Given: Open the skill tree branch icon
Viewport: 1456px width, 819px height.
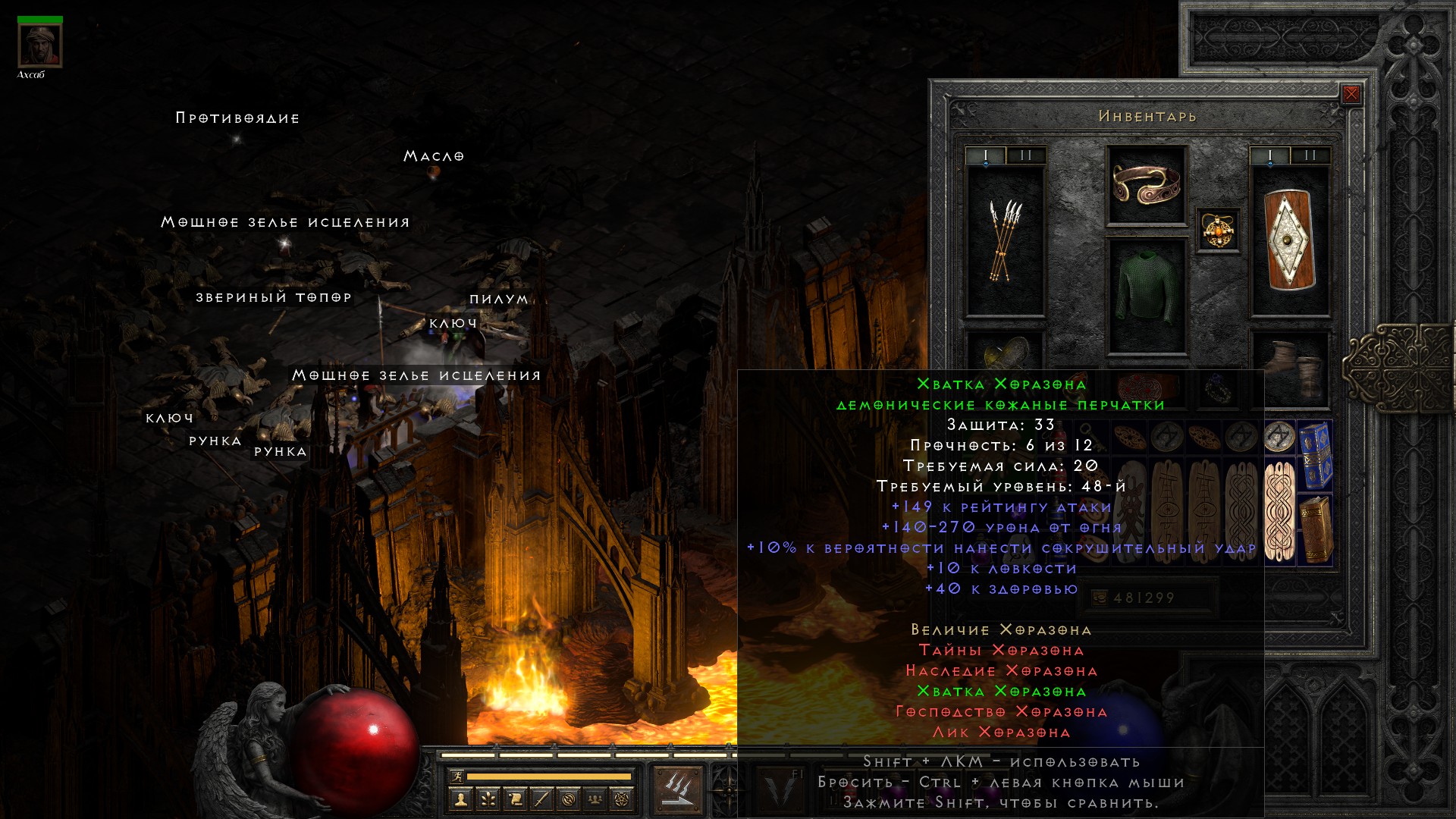Looking at the screenshot, I should click(x=488, y=799).
